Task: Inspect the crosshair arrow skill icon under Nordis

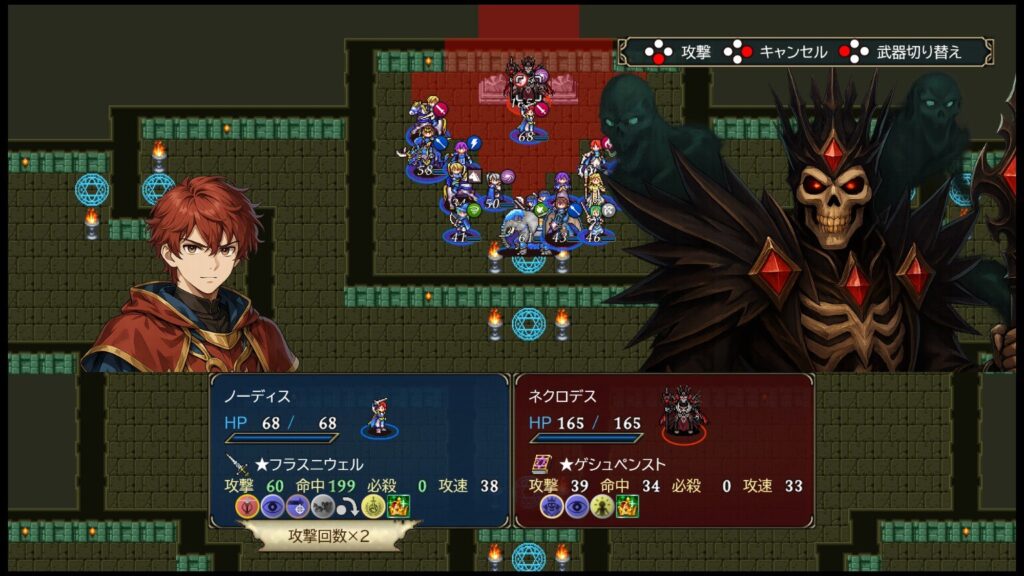Action: click(297, 506)
